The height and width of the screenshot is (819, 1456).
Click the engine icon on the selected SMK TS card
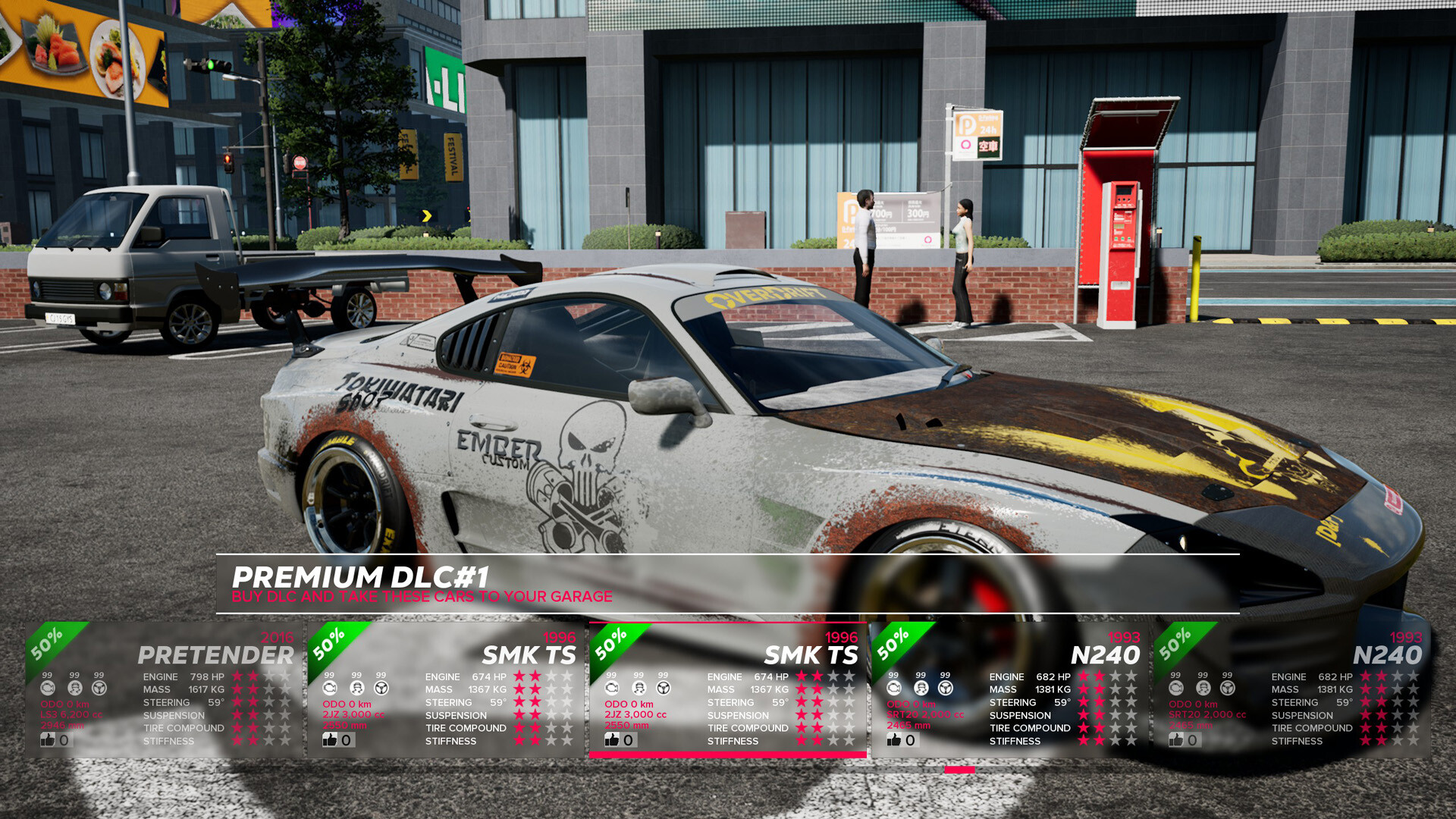coord(613,689)
